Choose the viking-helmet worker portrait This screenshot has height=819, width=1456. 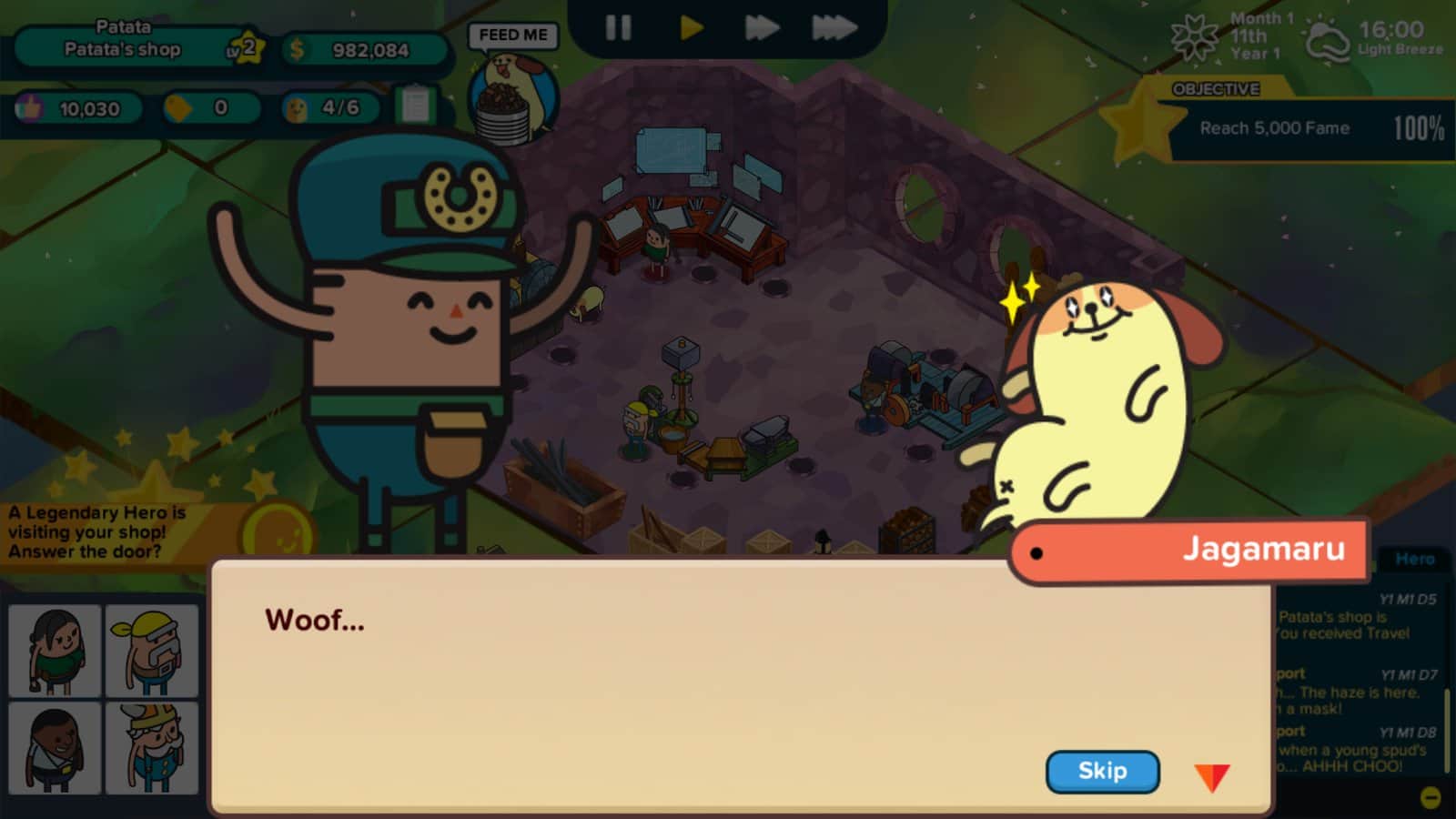pyautogui.click(x=151, y=748)
